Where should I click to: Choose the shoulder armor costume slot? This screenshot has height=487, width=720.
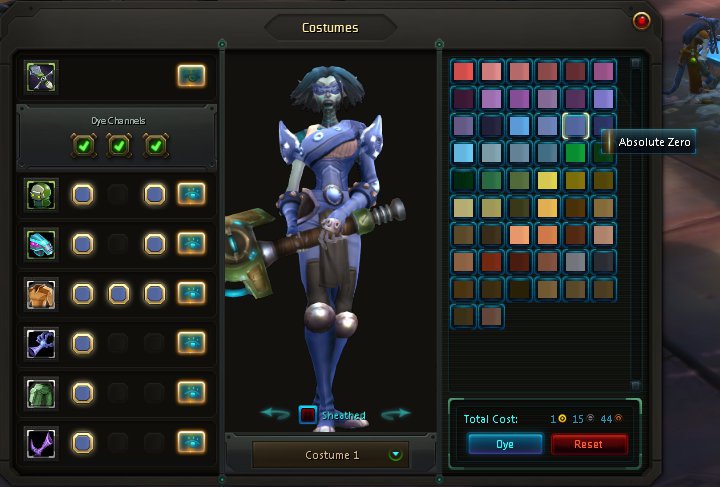(42, 244)
